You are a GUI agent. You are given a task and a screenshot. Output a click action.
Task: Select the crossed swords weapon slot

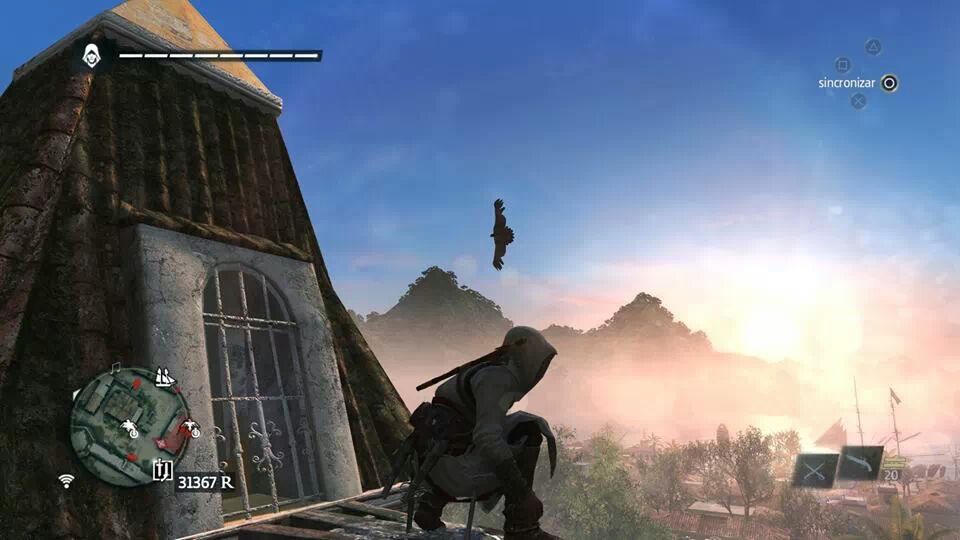pos(814,468)
